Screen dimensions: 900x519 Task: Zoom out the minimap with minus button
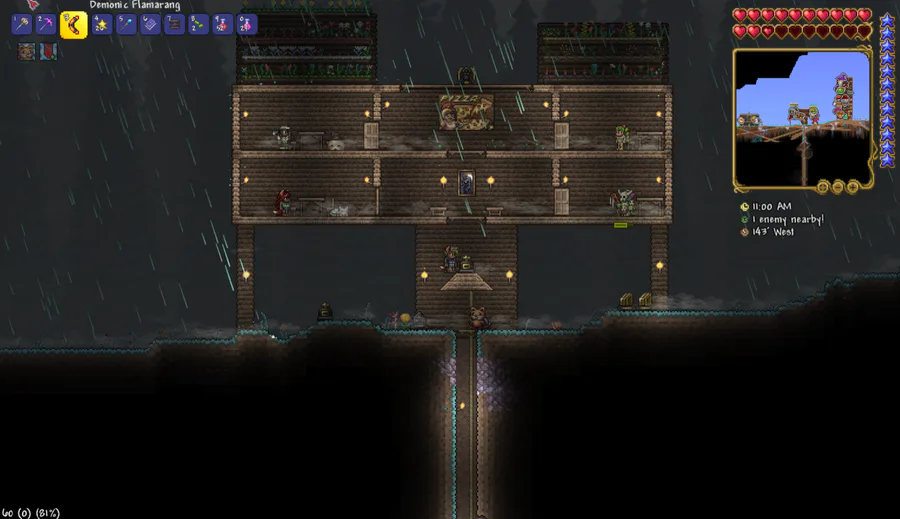coord(838,187)
